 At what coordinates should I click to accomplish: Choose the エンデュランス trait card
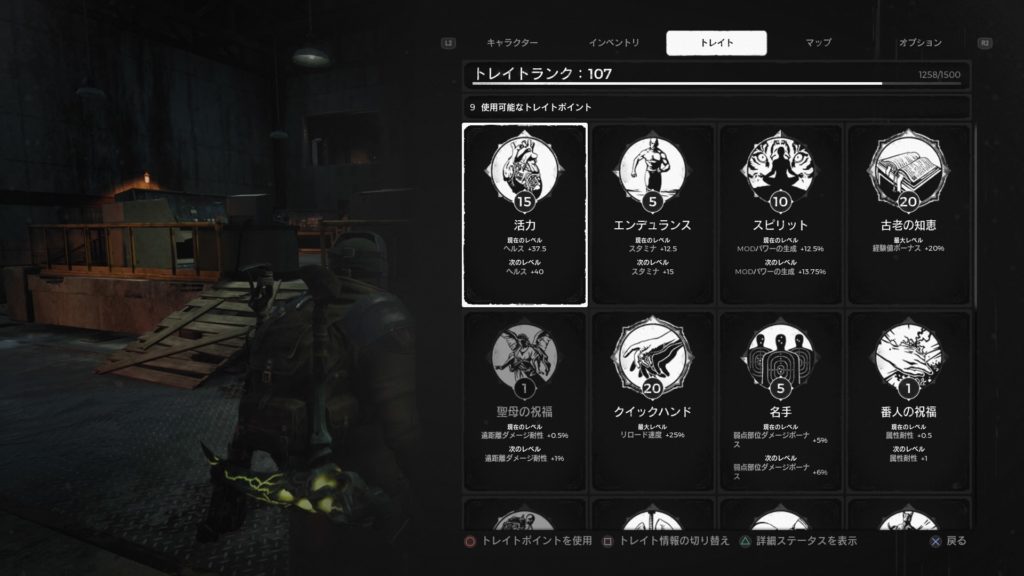click(653, 215)
